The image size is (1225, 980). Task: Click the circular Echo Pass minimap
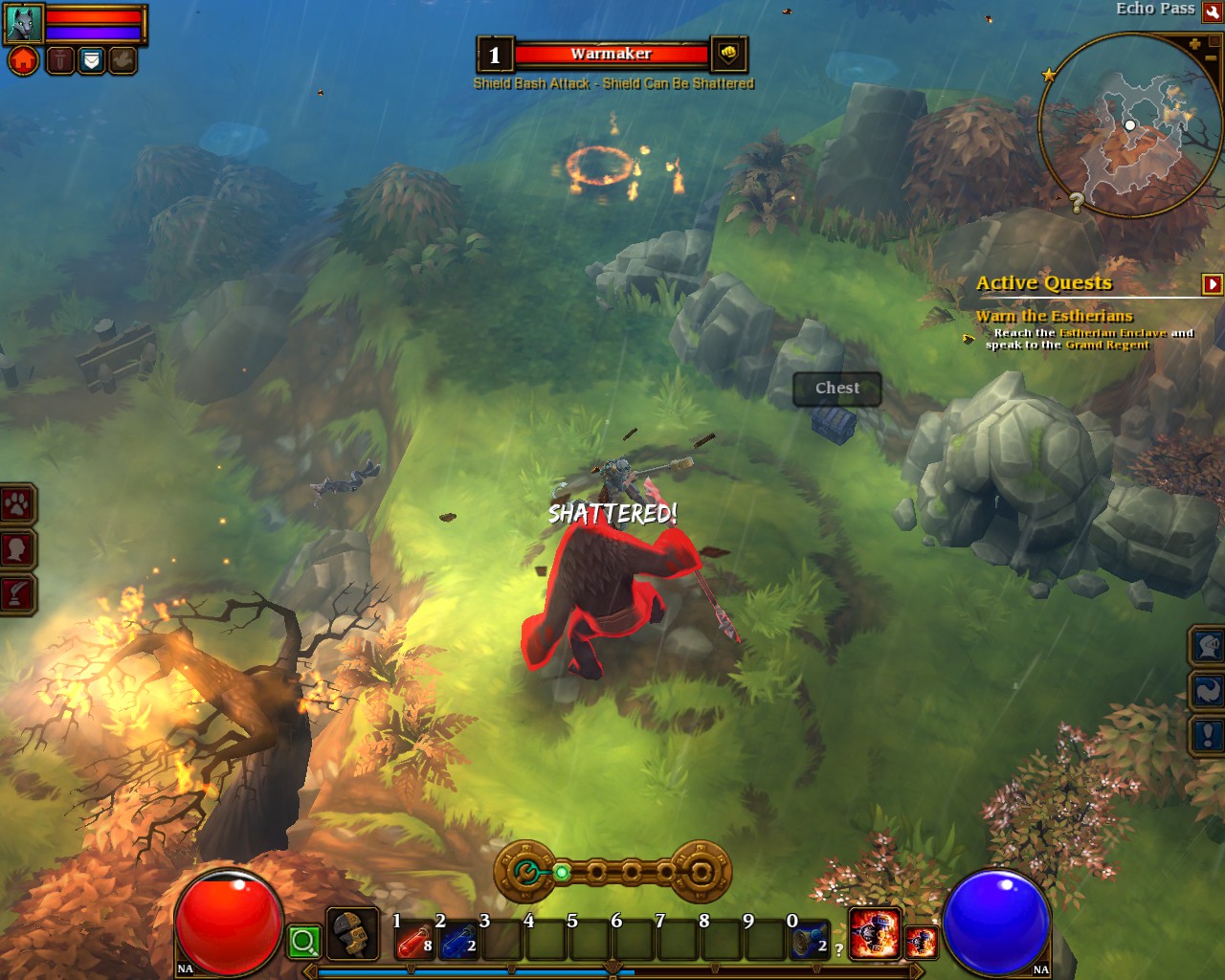1129,124
